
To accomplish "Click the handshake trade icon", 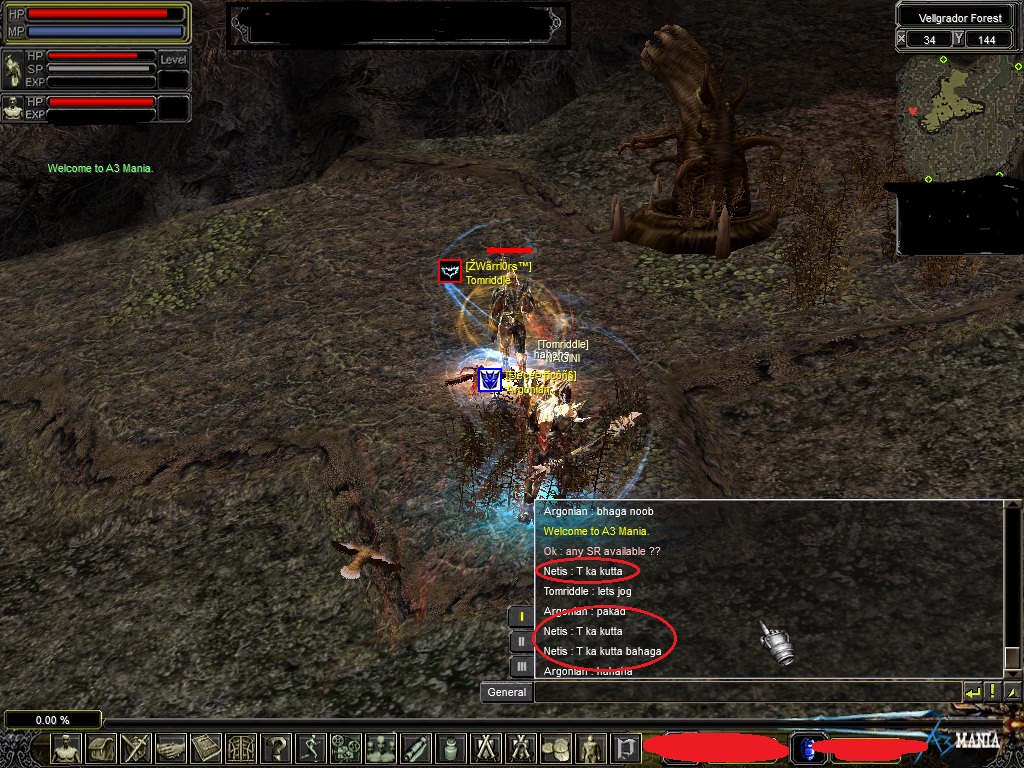I will coord(169,747).
